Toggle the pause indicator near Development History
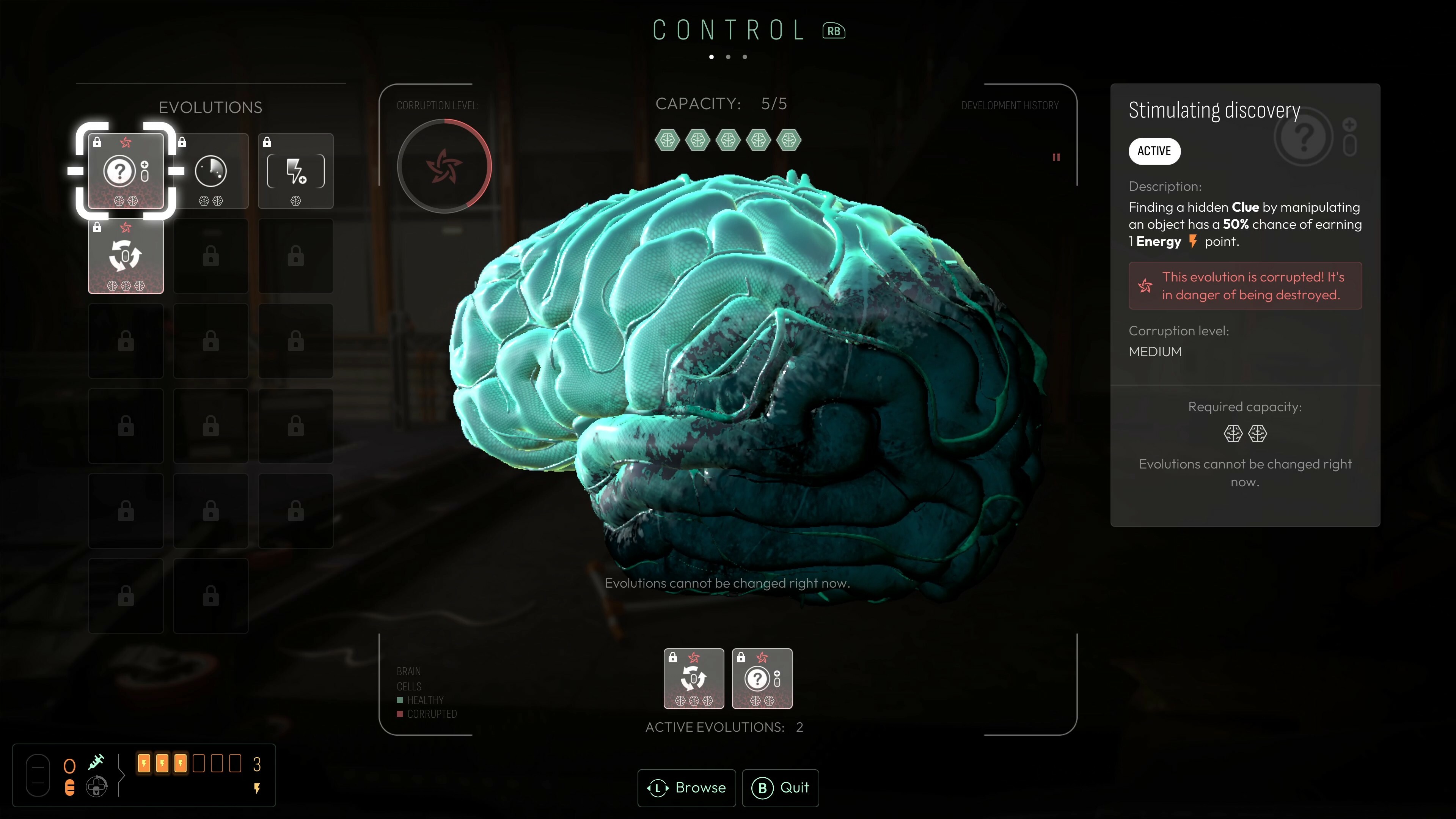Screen dimensions: 1456x819 1056,157
